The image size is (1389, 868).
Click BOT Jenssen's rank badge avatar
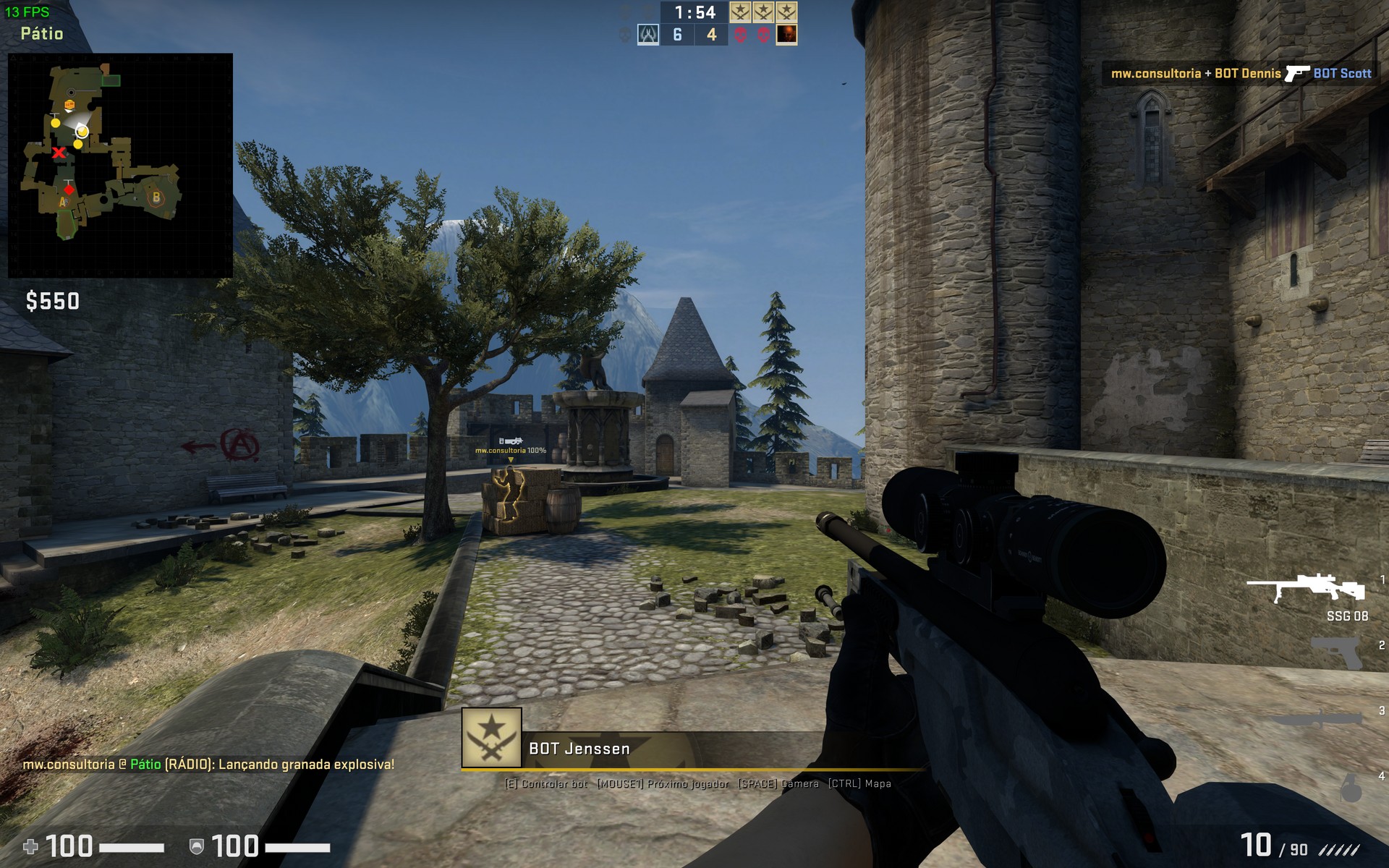coord(492,737)
